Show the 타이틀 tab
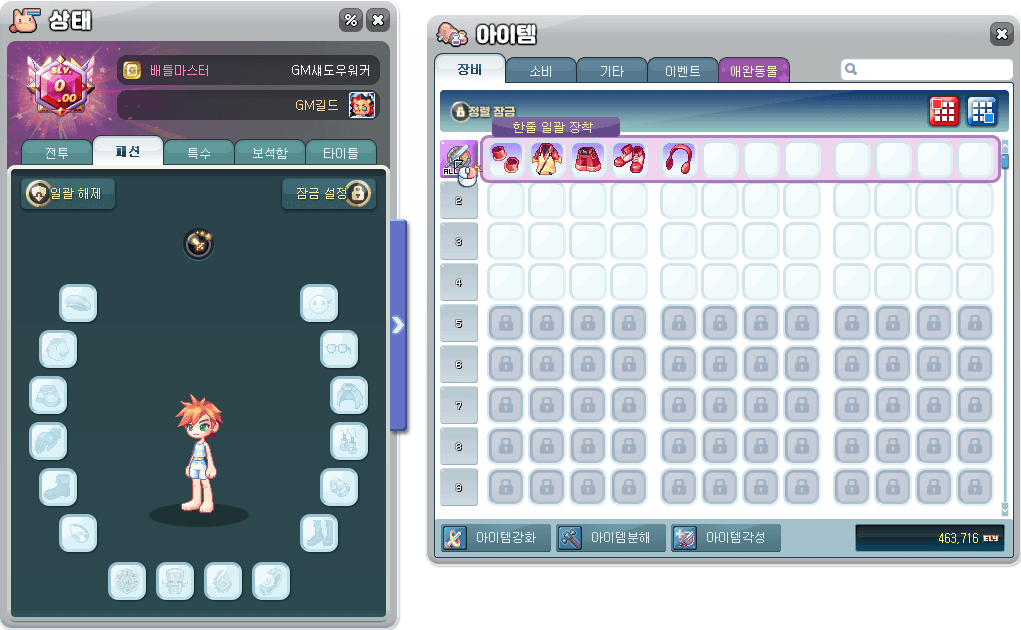This screenshot has width=1021, height=630. click(340, 153)
